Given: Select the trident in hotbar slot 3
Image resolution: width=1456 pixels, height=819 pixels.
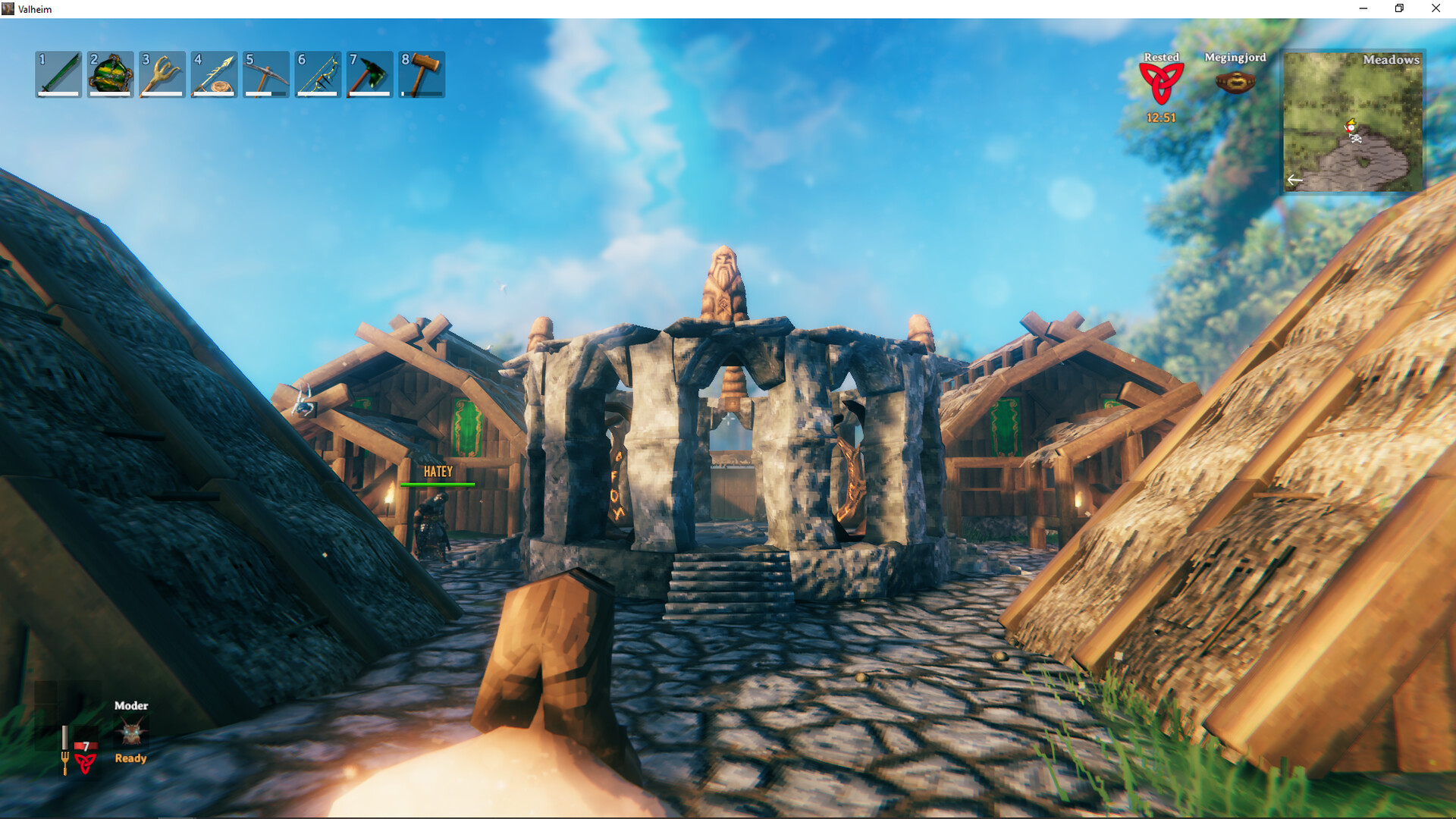Looking at the screenshot, I should pos(162,74).
